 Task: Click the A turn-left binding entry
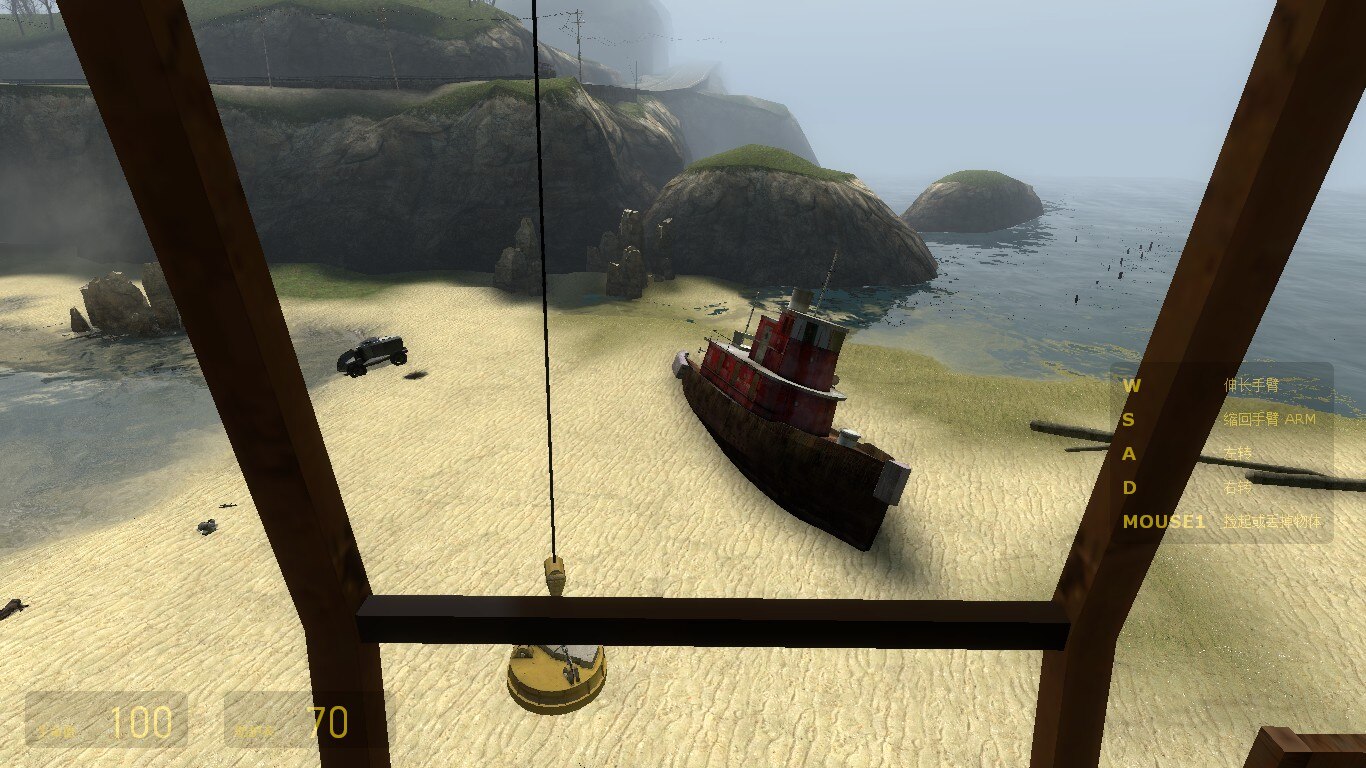coord(1131,455)
